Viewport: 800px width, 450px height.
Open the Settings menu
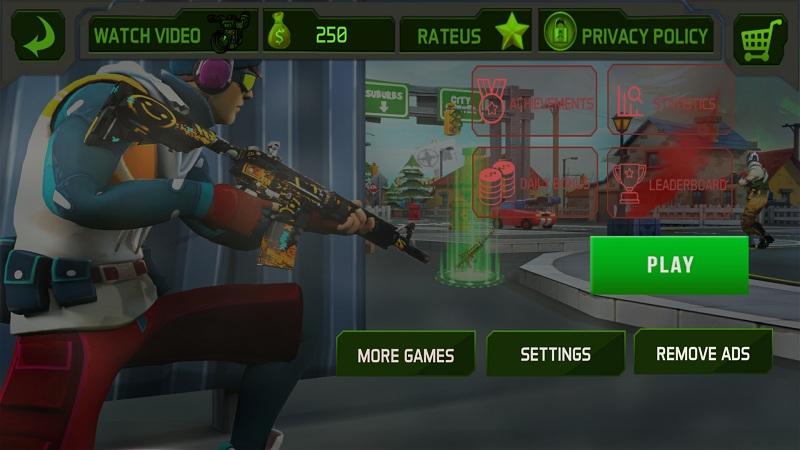tap(555, 354)
